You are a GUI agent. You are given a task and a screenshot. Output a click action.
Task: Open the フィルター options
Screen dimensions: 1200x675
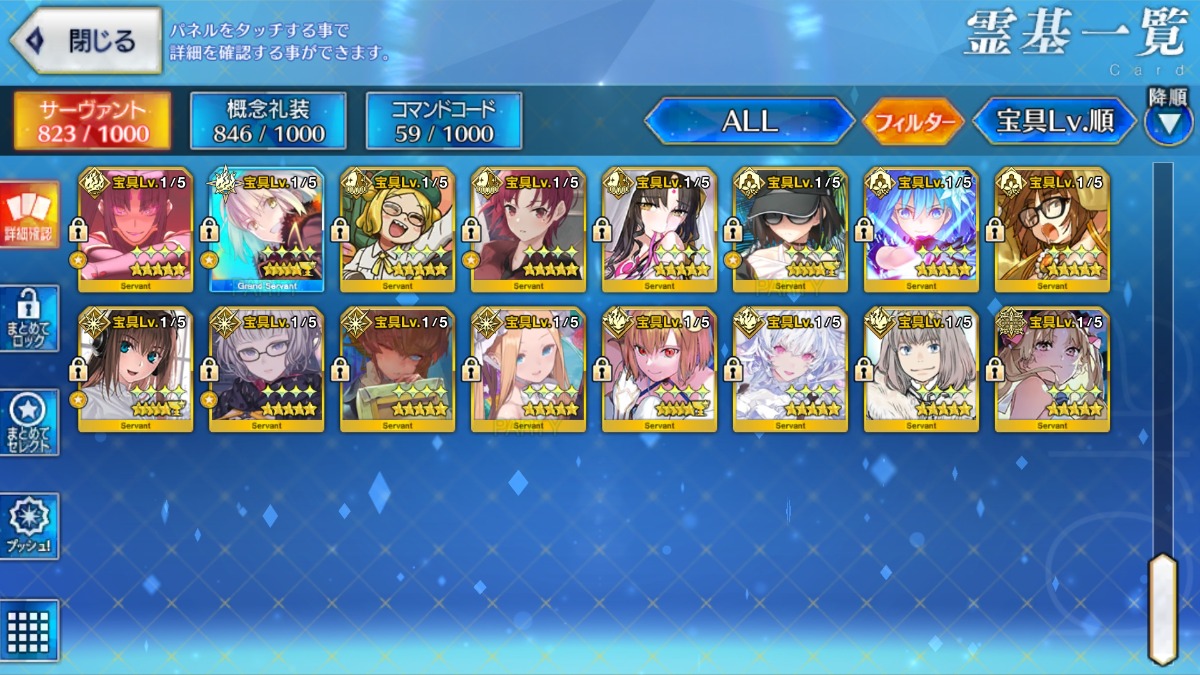(x=912, y=123)
